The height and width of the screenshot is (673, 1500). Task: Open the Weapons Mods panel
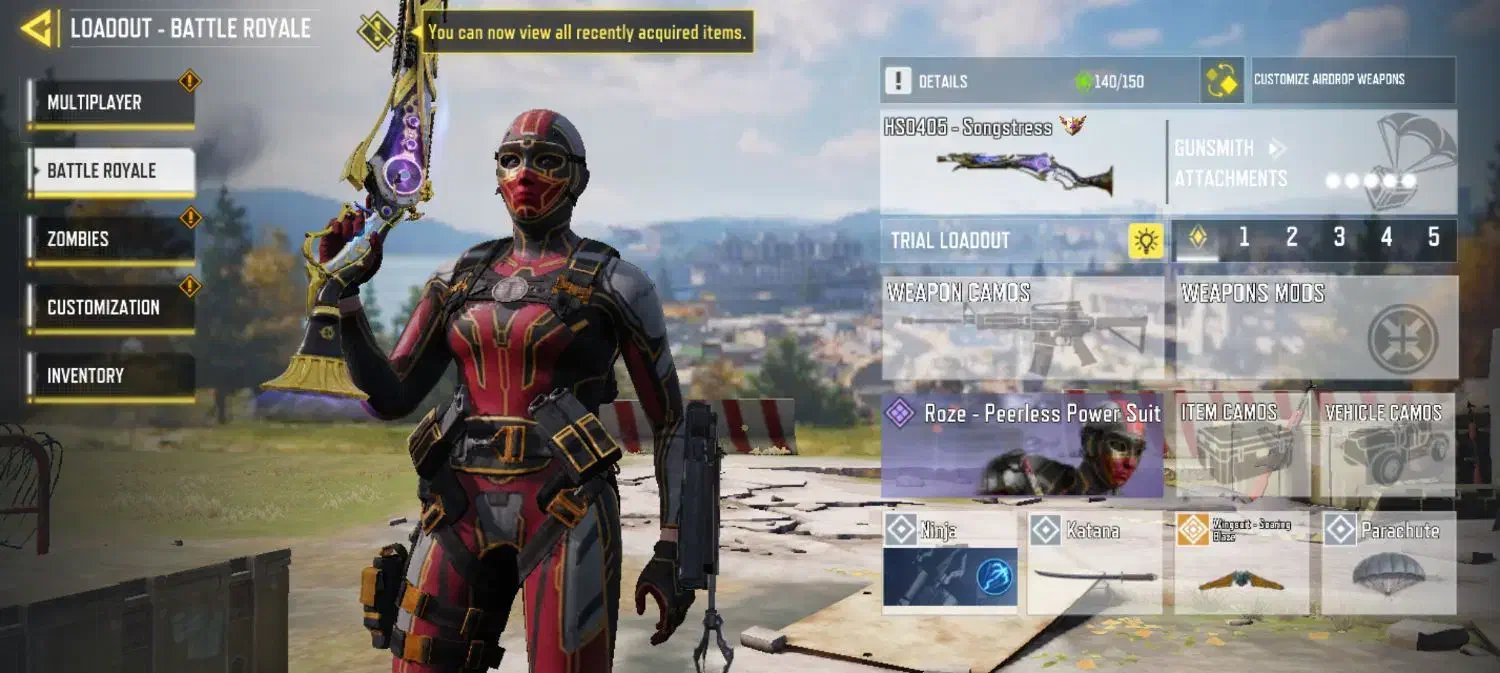click(x=1315, y=329)
